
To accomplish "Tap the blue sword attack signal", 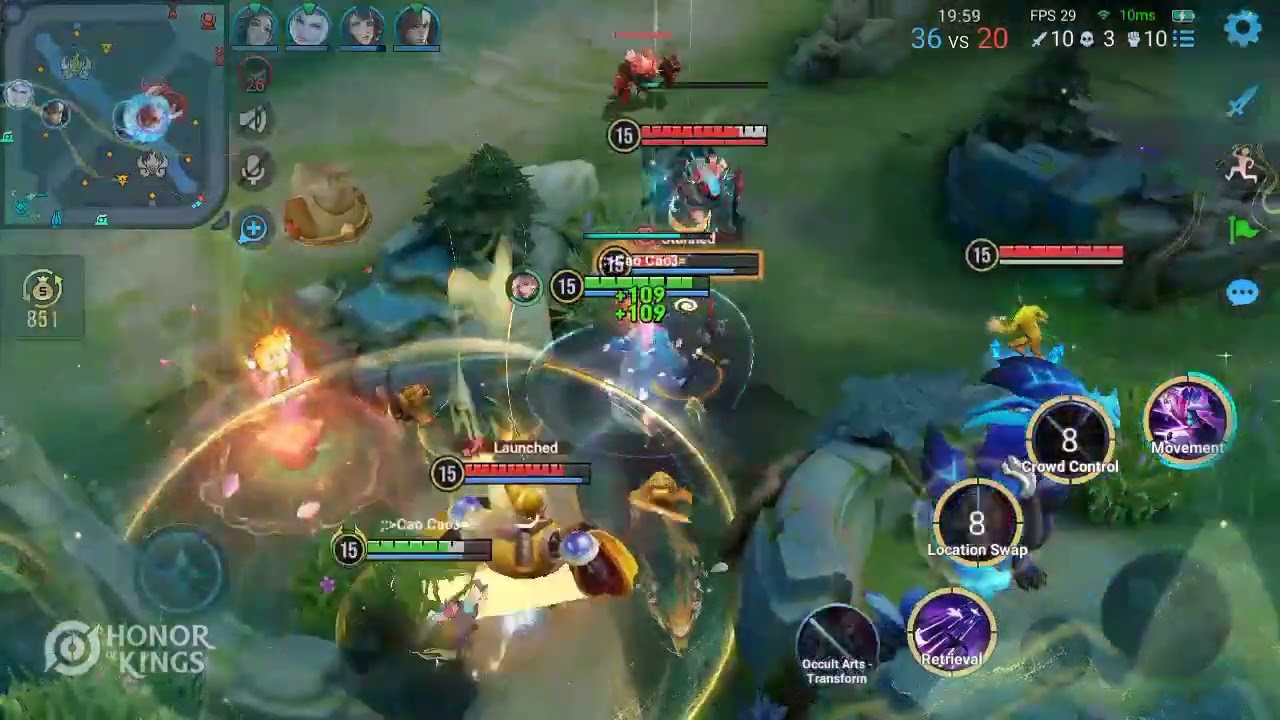I will [1242, 103].
